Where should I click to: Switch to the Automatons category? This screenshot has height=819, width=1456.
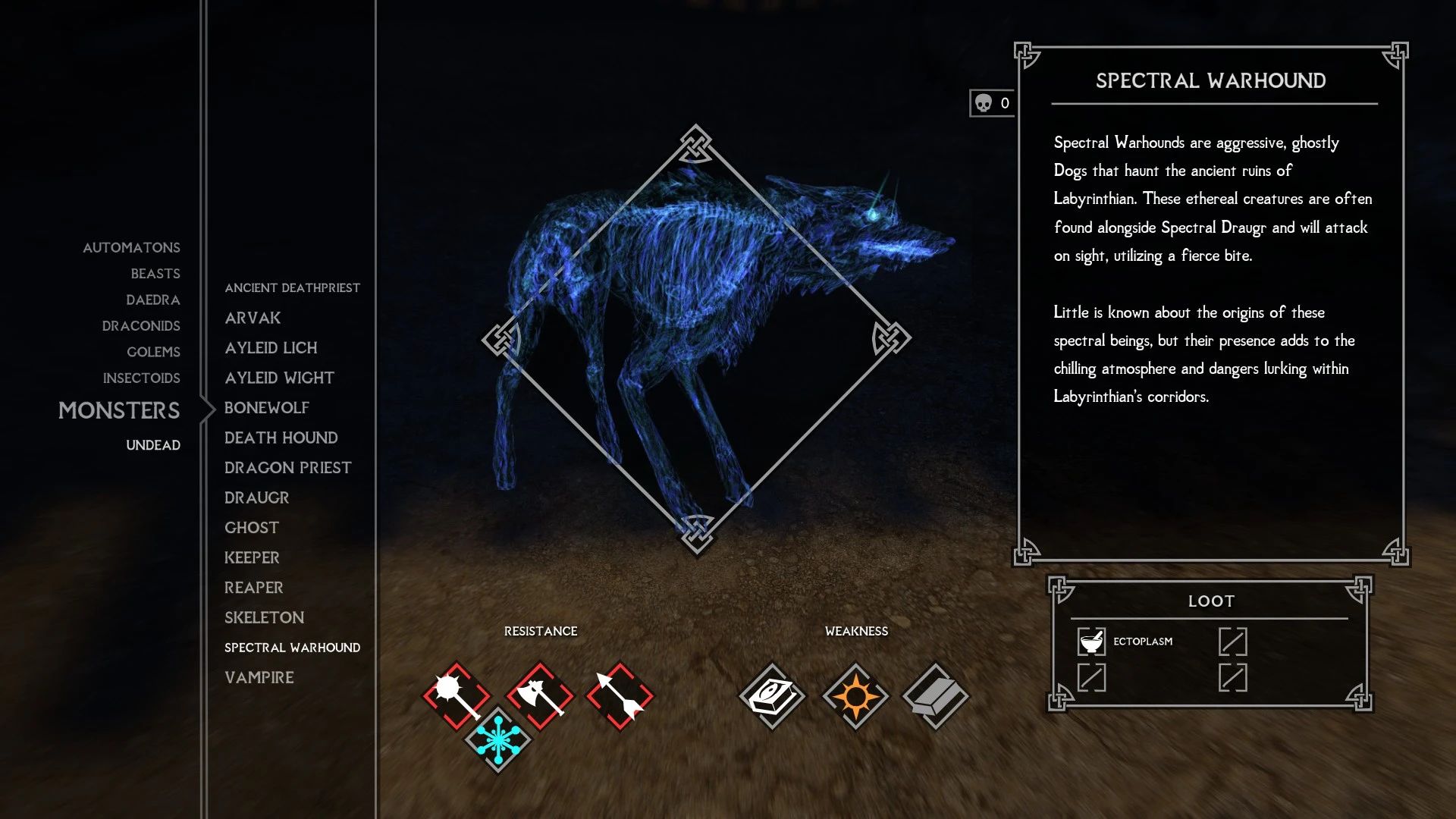pyautogui.click(x=131, y=247)
